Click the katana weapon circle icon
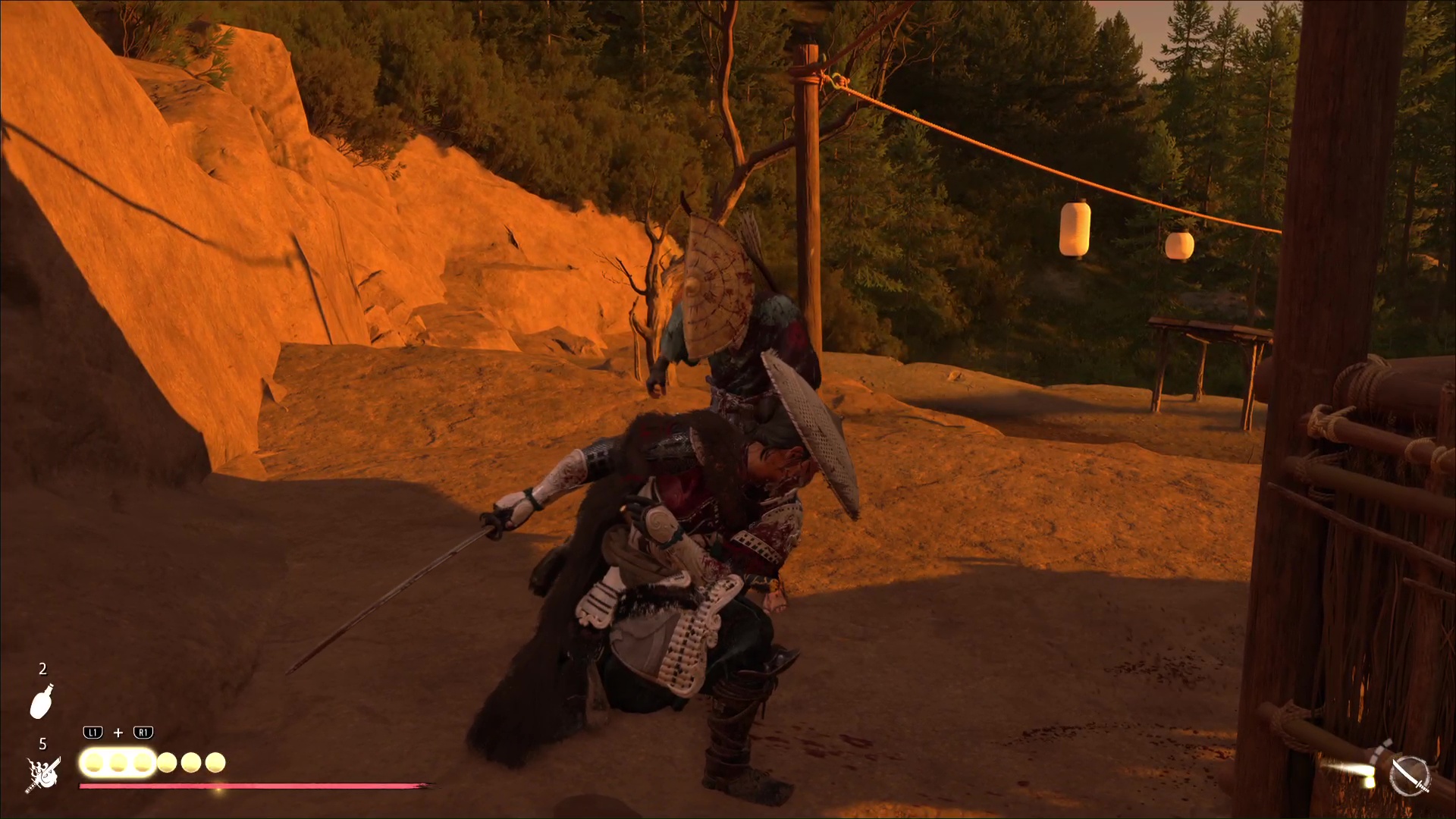Image resolution: width=1456 pixels, height=819 pixels. tap(1410, 777)
